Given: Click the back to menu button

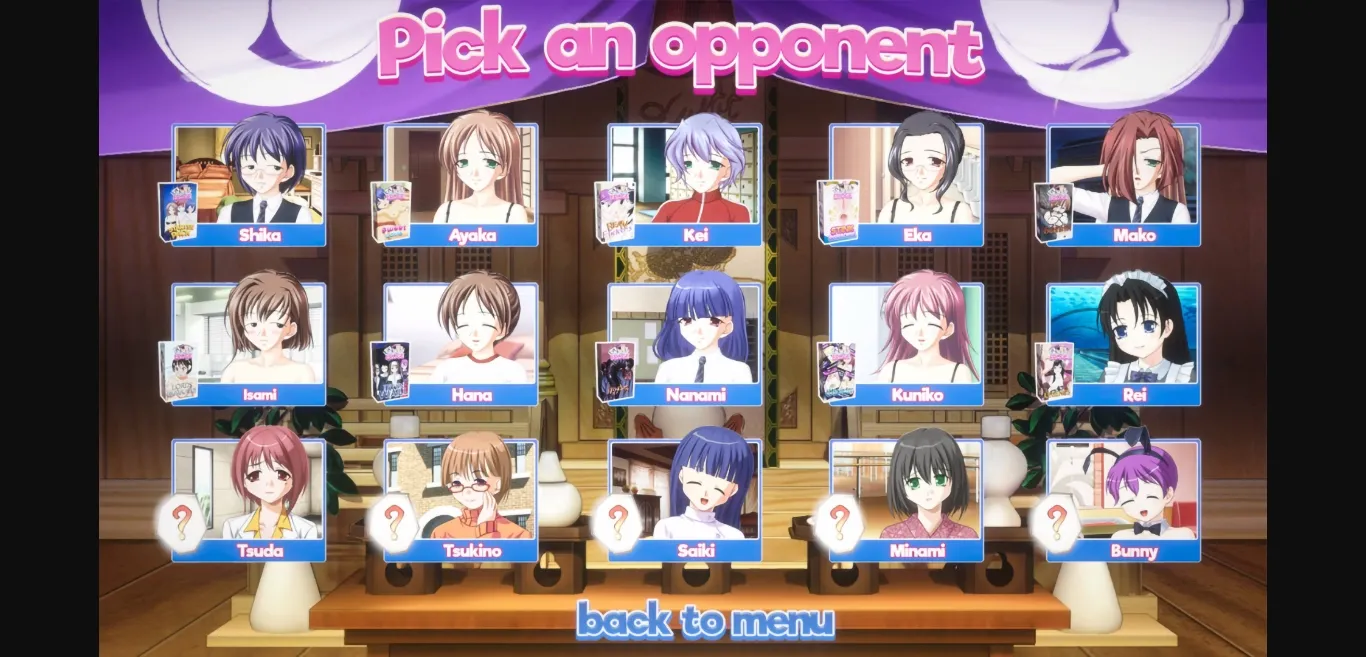Looking at the screenshot, I should click(705, 621).
